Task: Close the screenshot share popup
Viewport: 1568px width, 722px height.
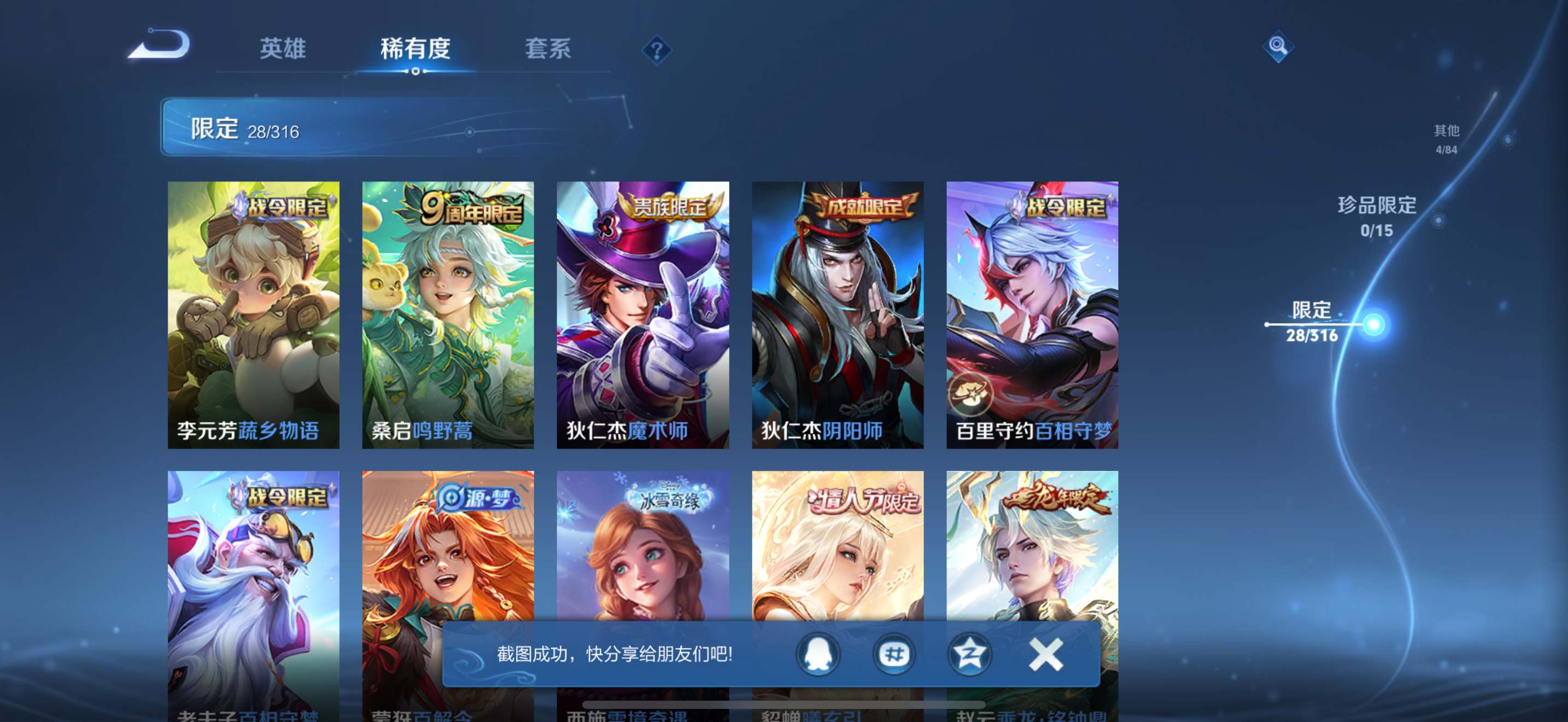Action: coord(1046,654)
